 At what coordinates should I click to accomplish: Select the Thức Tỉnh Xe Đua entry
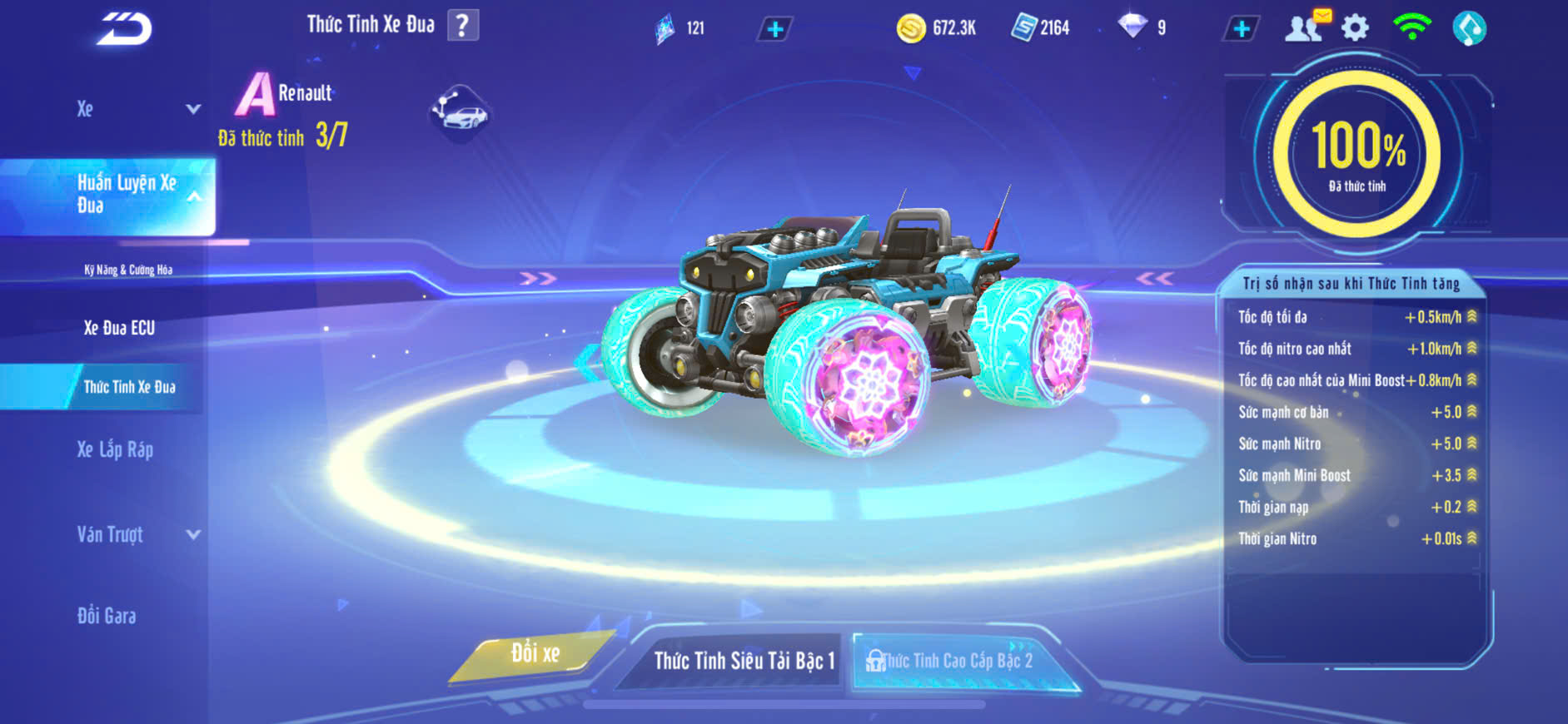pos(129,387)
